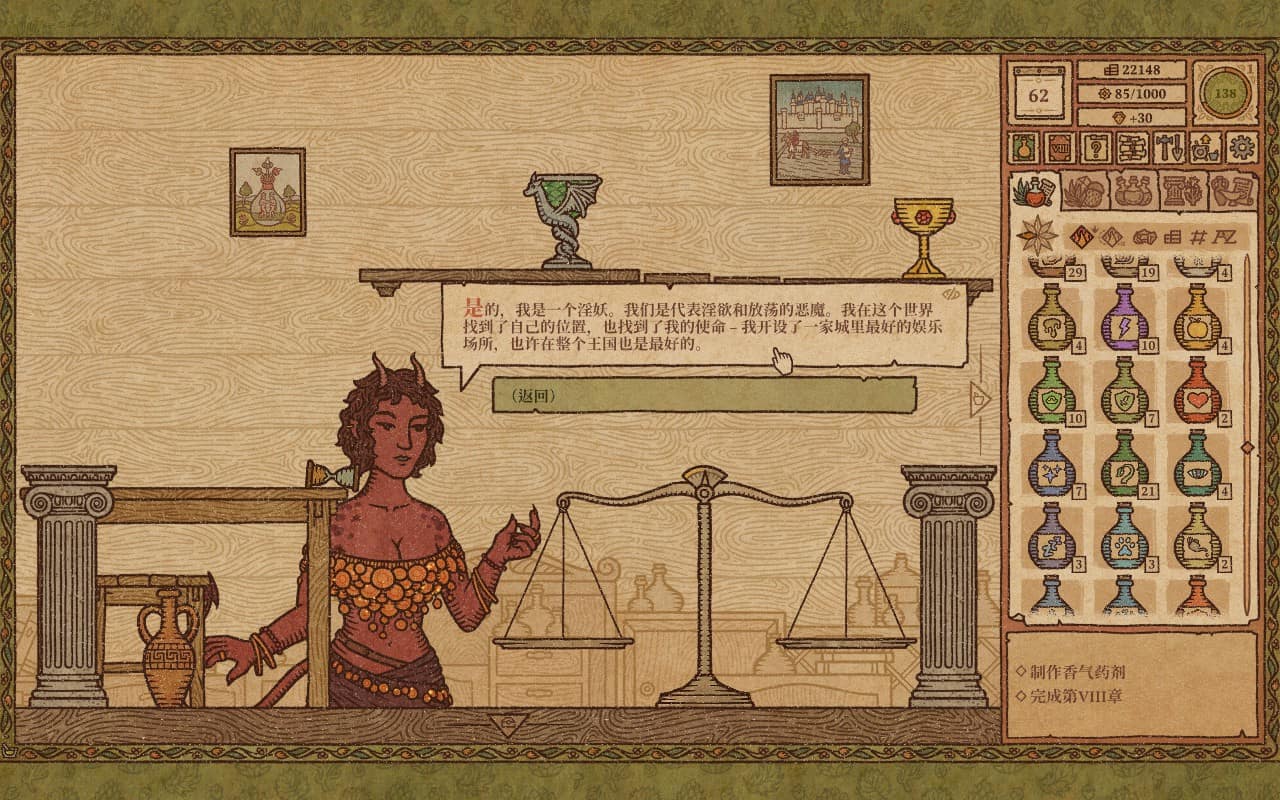Image resolution: width=1280 pixels, height=800 pixels.
Task: Open the question mark help icon
Action: 1097,148
